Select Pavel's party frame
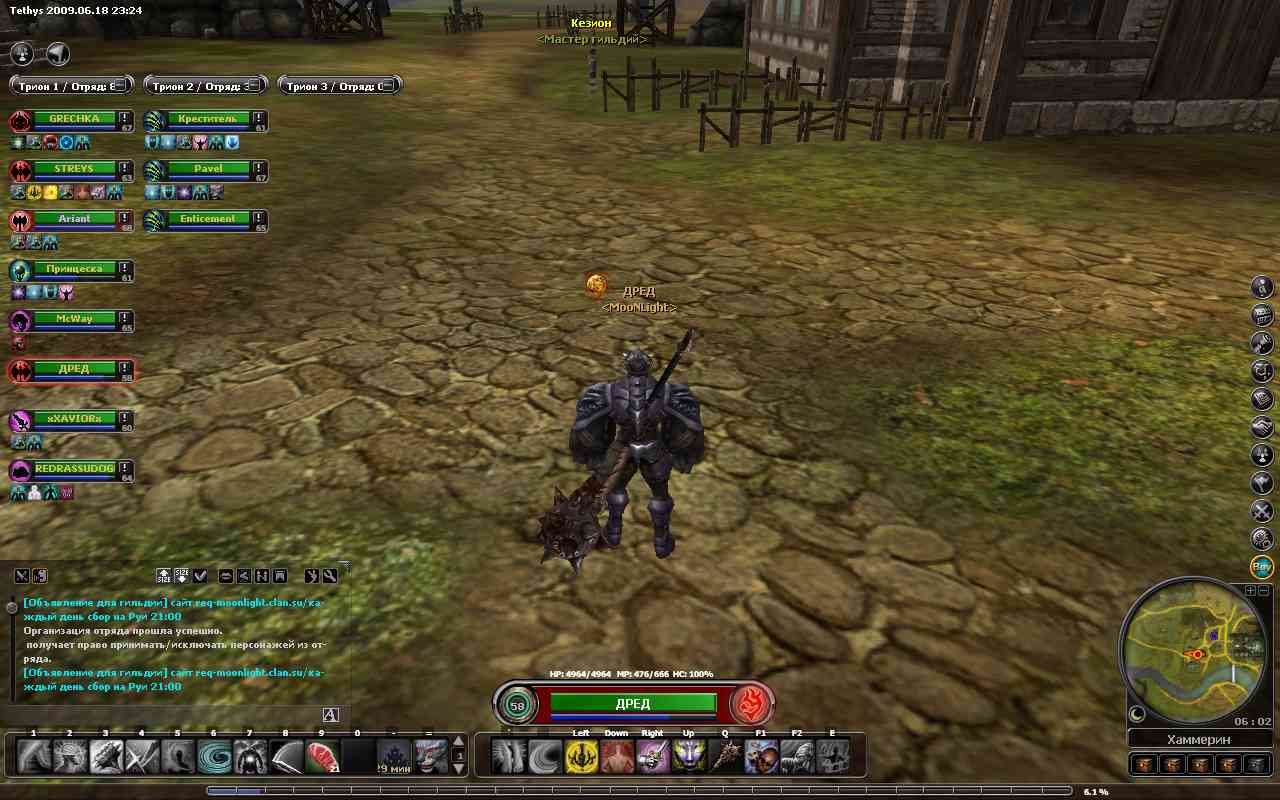1280x800 pixels. point(208,169)
